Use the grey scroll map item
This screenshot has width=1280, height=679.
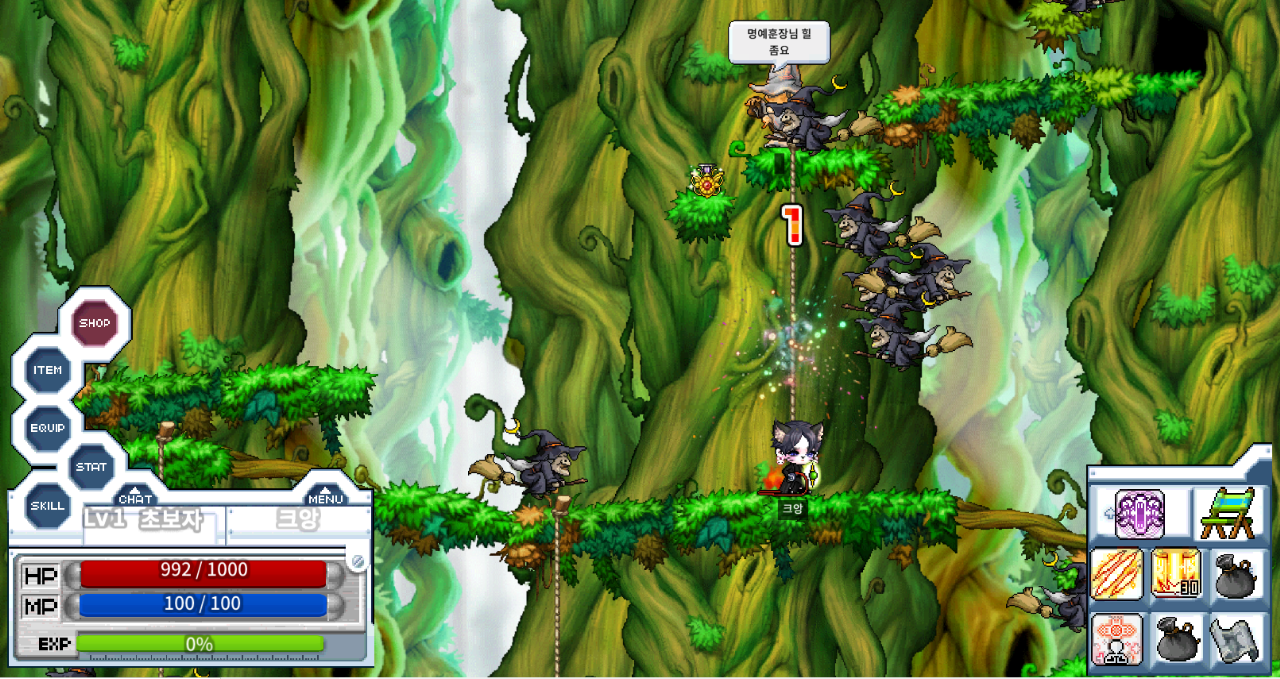pos(1237,640)
